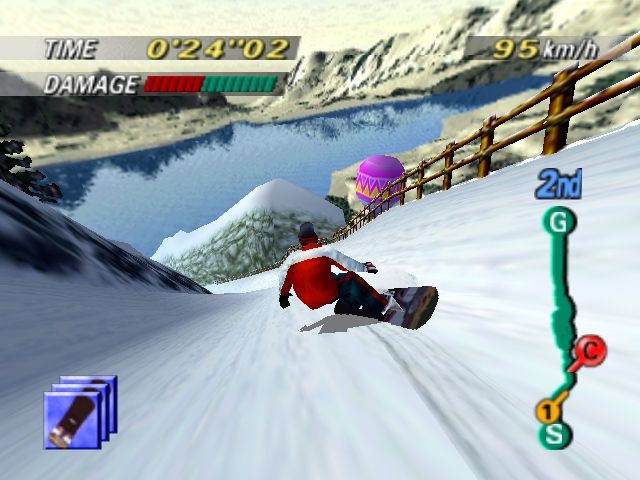Screen dimensions: 640x480
Task: Click the start S marker on course map
Action: 553,435
